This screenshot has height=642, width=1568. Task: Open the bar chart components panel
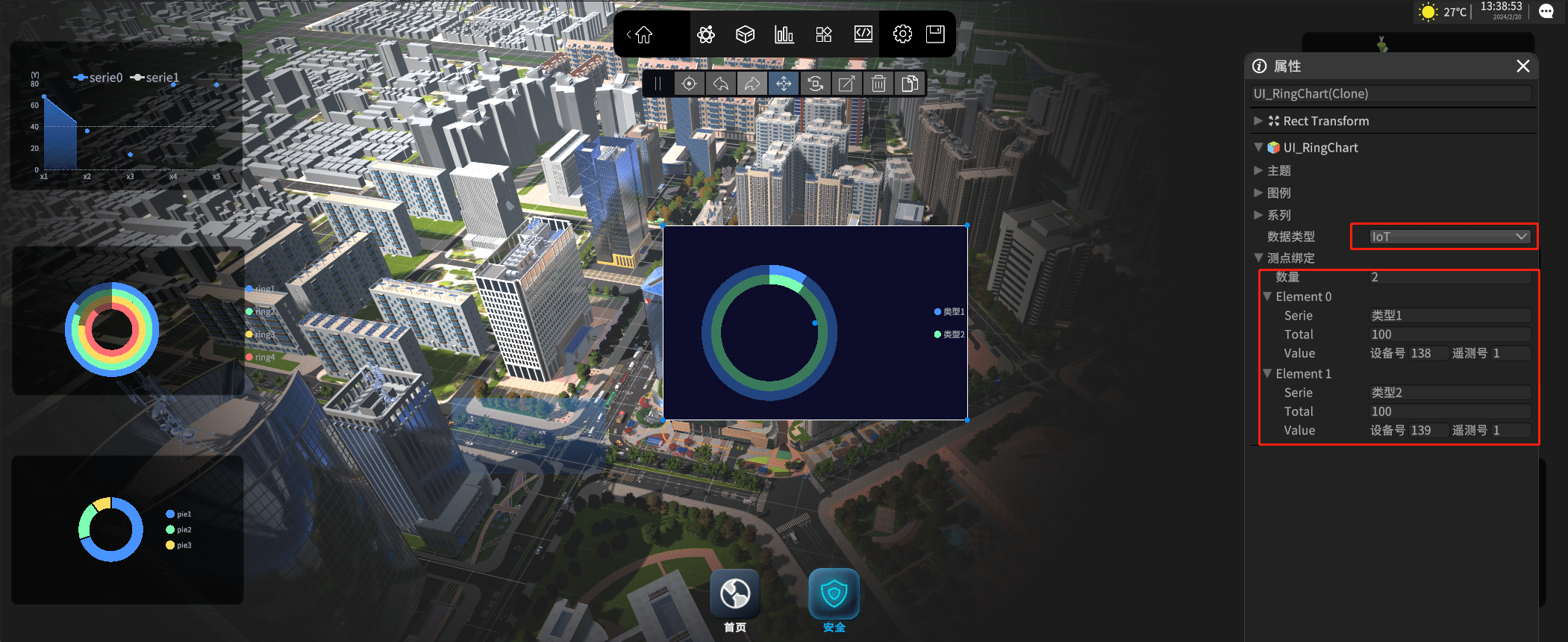pos(784,34)
